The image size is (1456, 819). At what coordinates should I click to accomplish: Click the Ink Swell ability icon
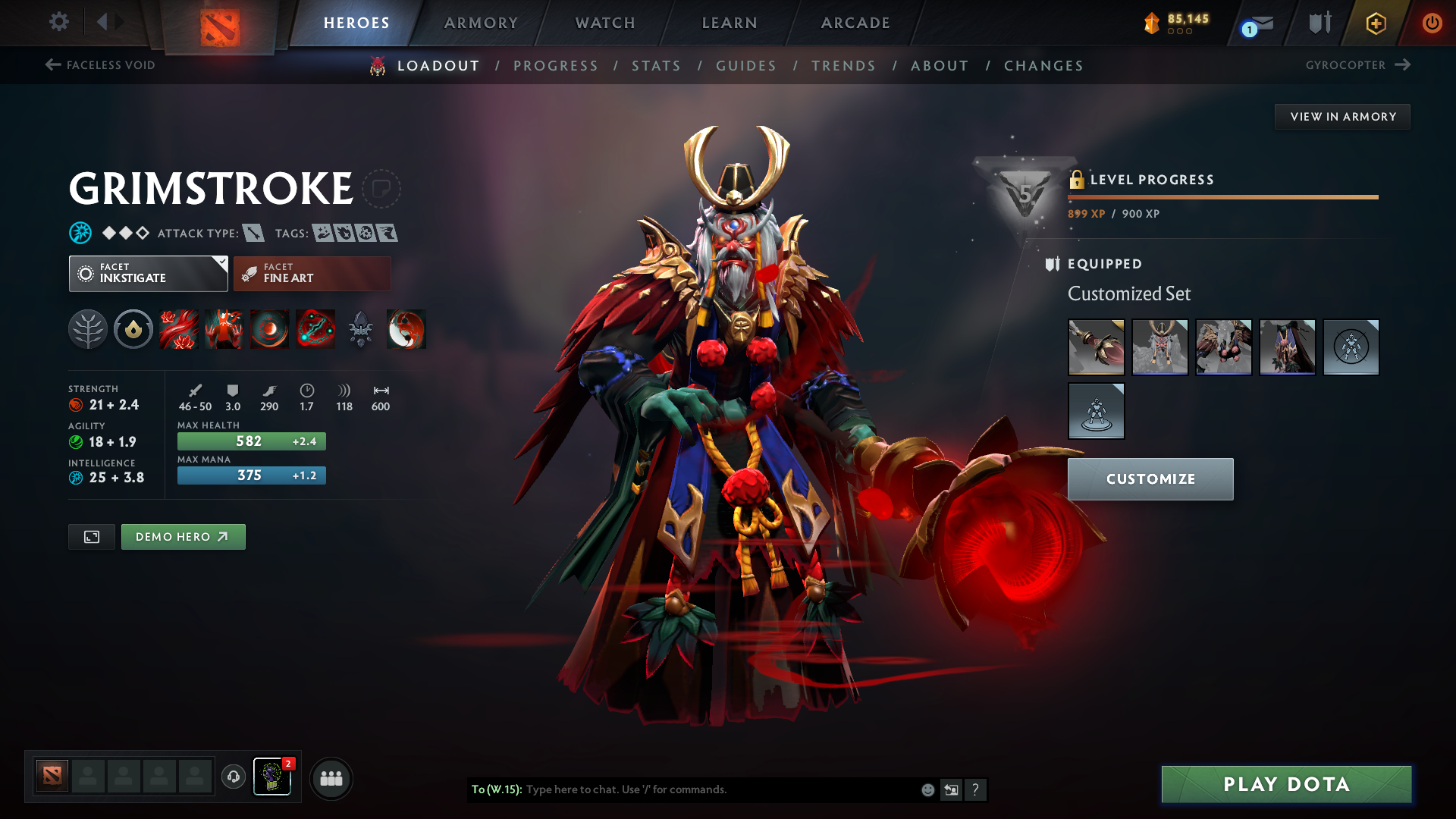269,329
